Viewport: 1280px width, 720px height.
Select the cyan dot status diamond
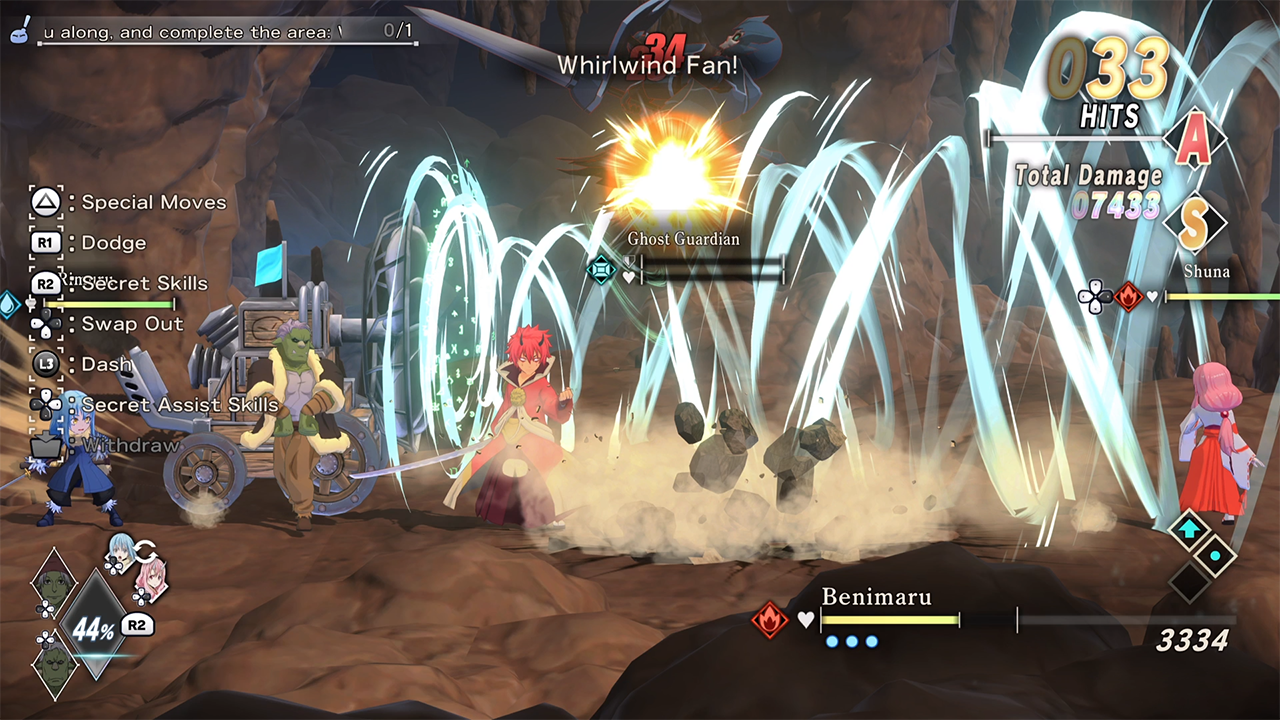pos(1215,556)
